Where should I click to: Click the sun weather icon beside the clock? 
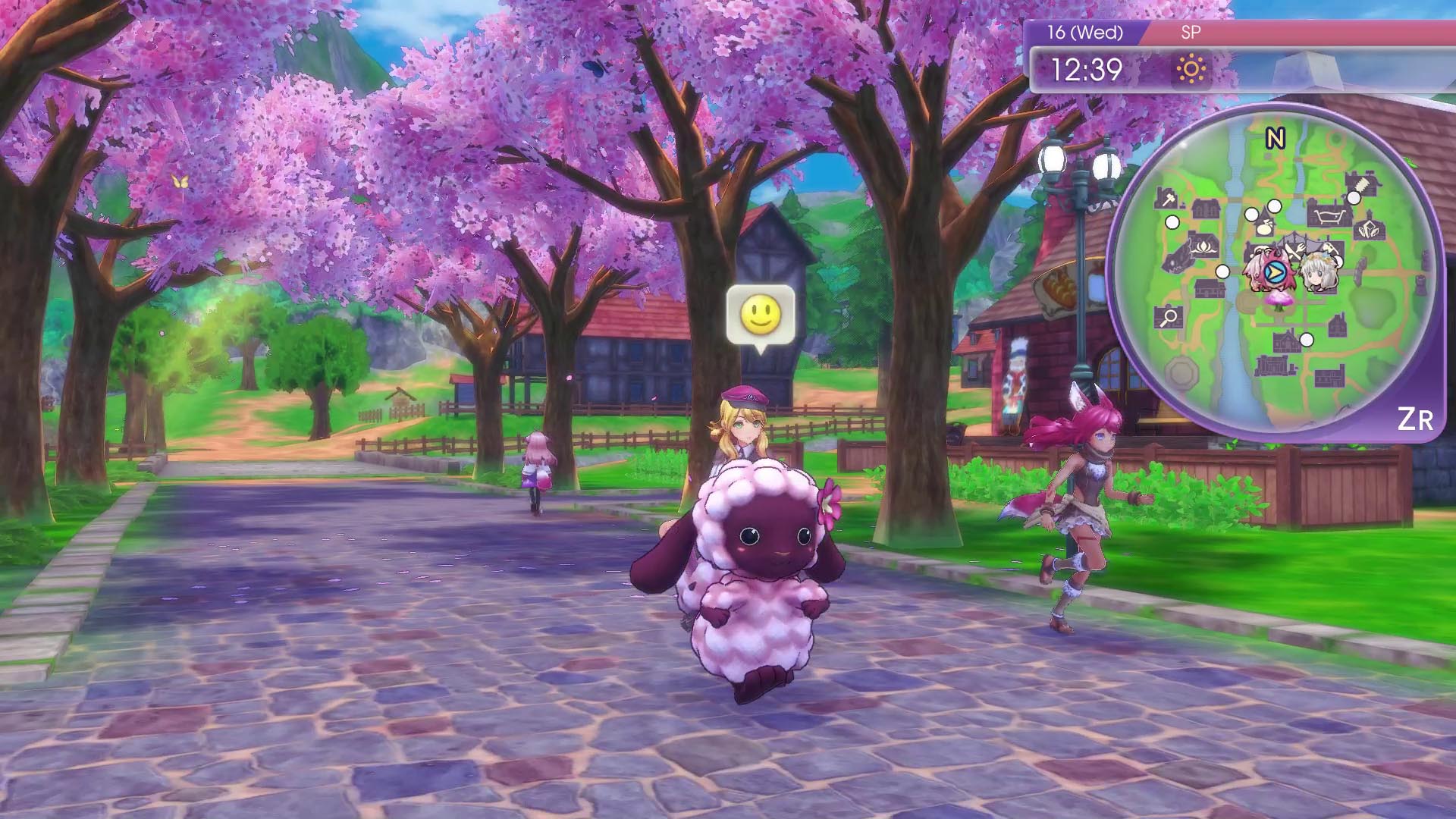(x=1192, y=67)
